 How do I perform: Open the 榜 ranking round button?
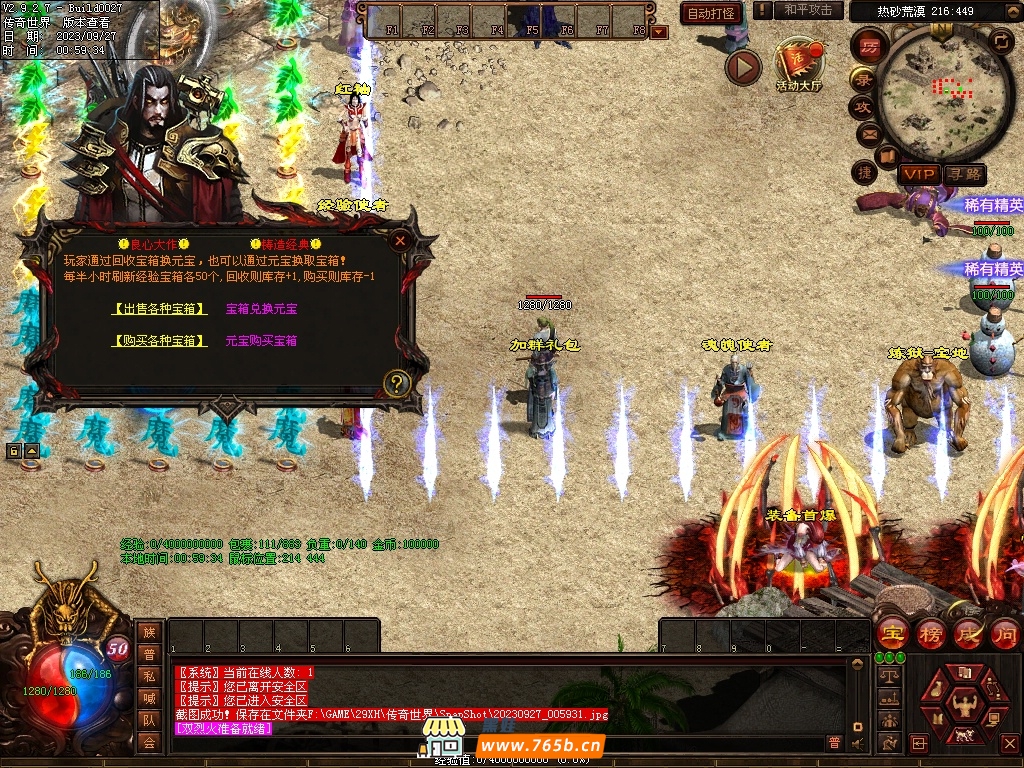[930, 633]
